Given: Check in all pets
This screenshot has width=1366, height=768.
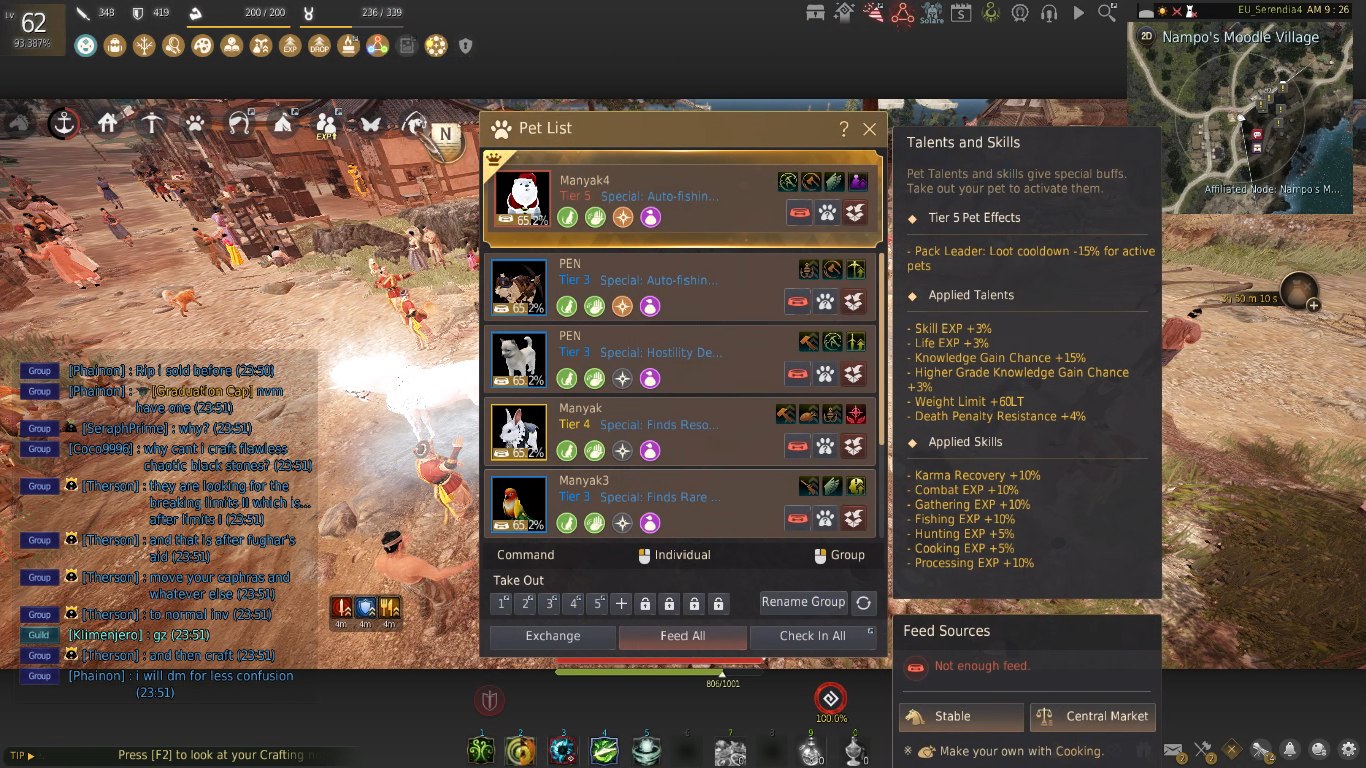Looking at the screenshot, I should pyautogui.click(x=812, y=636).
